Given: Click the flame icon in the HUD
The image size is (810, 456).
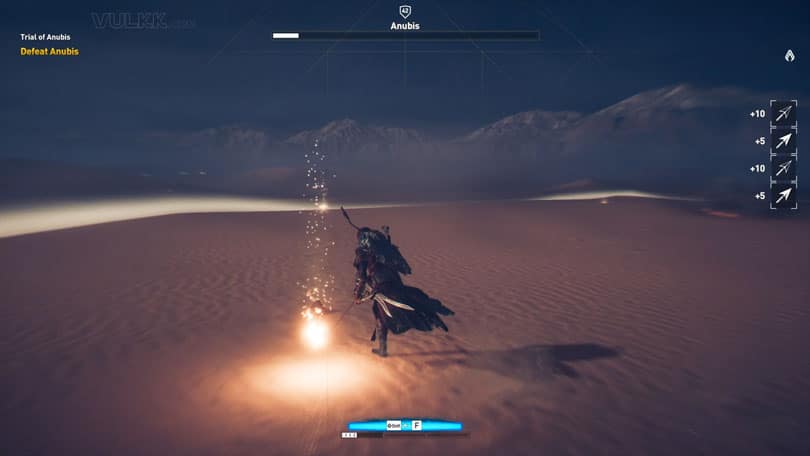Looking at the screenshot, I should [789, 56].
